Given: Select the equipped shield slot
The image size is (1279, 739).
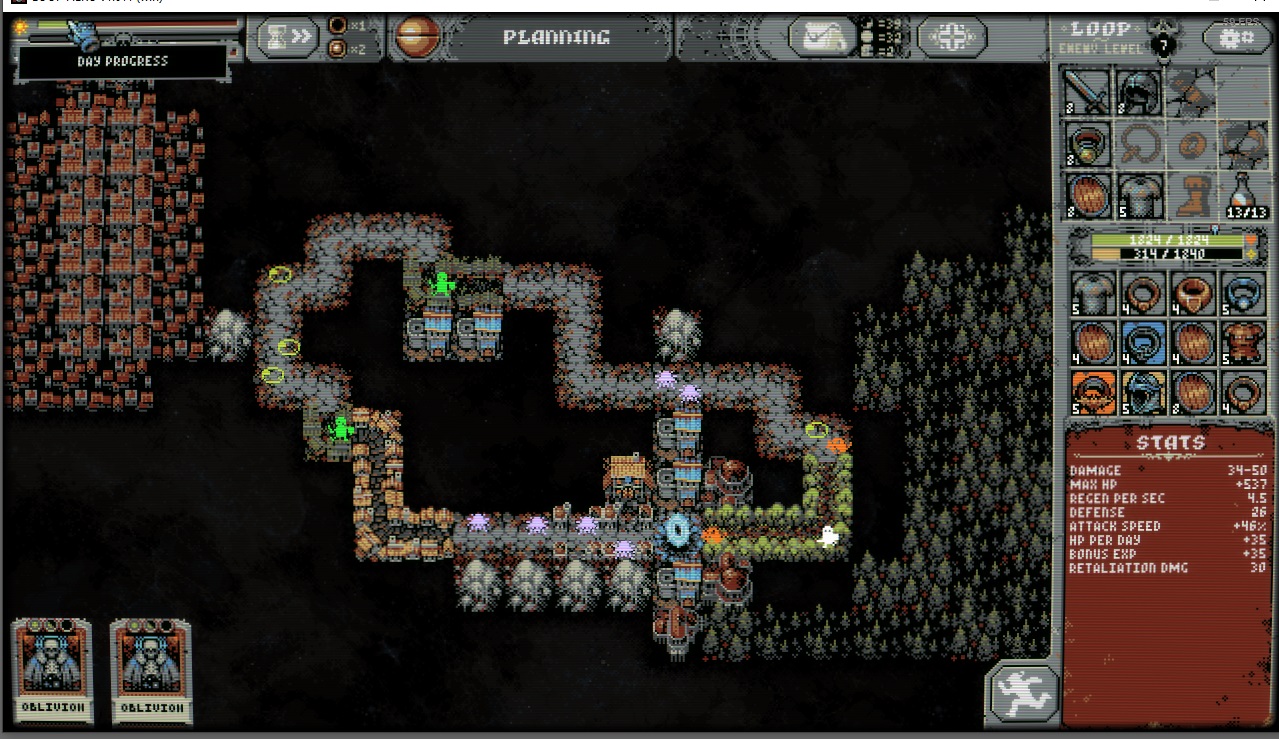Looking at the screenshot, I should pyautogui.click(x=1087, y=196).
